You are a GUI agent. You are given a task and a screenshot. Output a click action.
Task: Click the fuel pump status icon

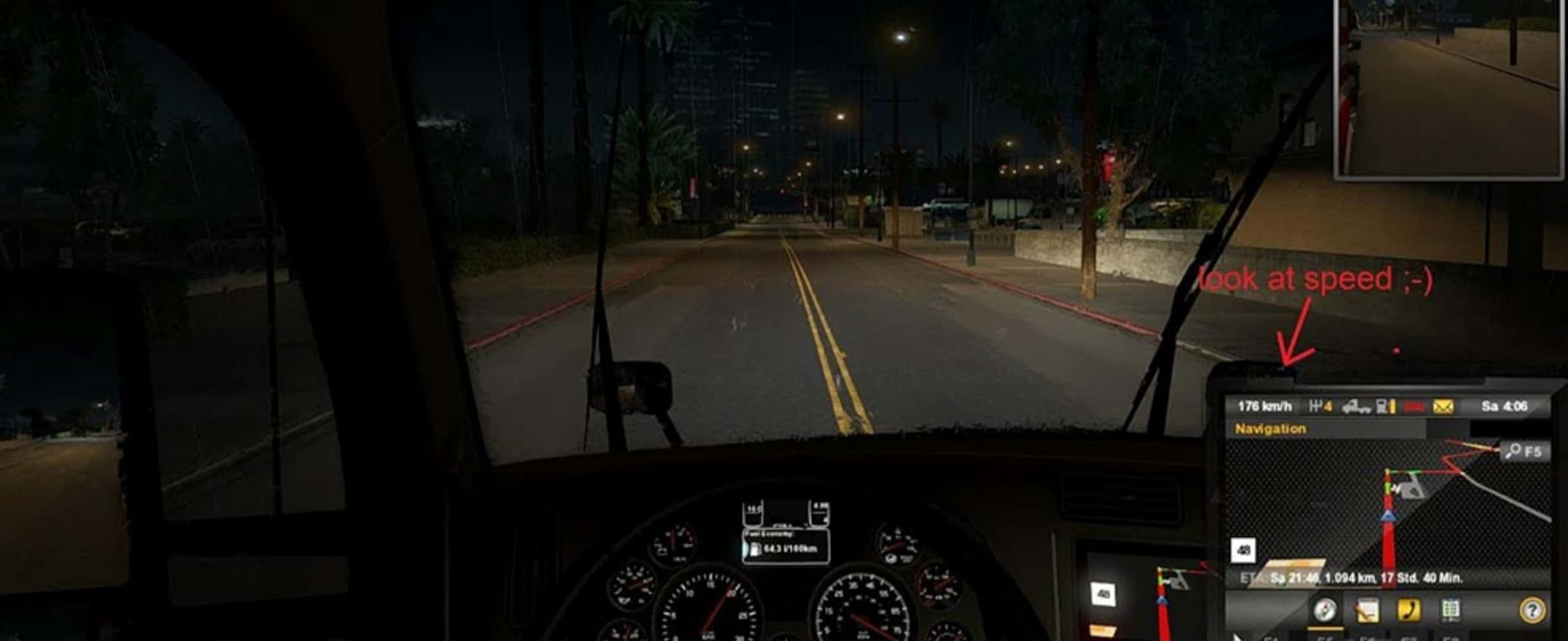click(1387, 406)
